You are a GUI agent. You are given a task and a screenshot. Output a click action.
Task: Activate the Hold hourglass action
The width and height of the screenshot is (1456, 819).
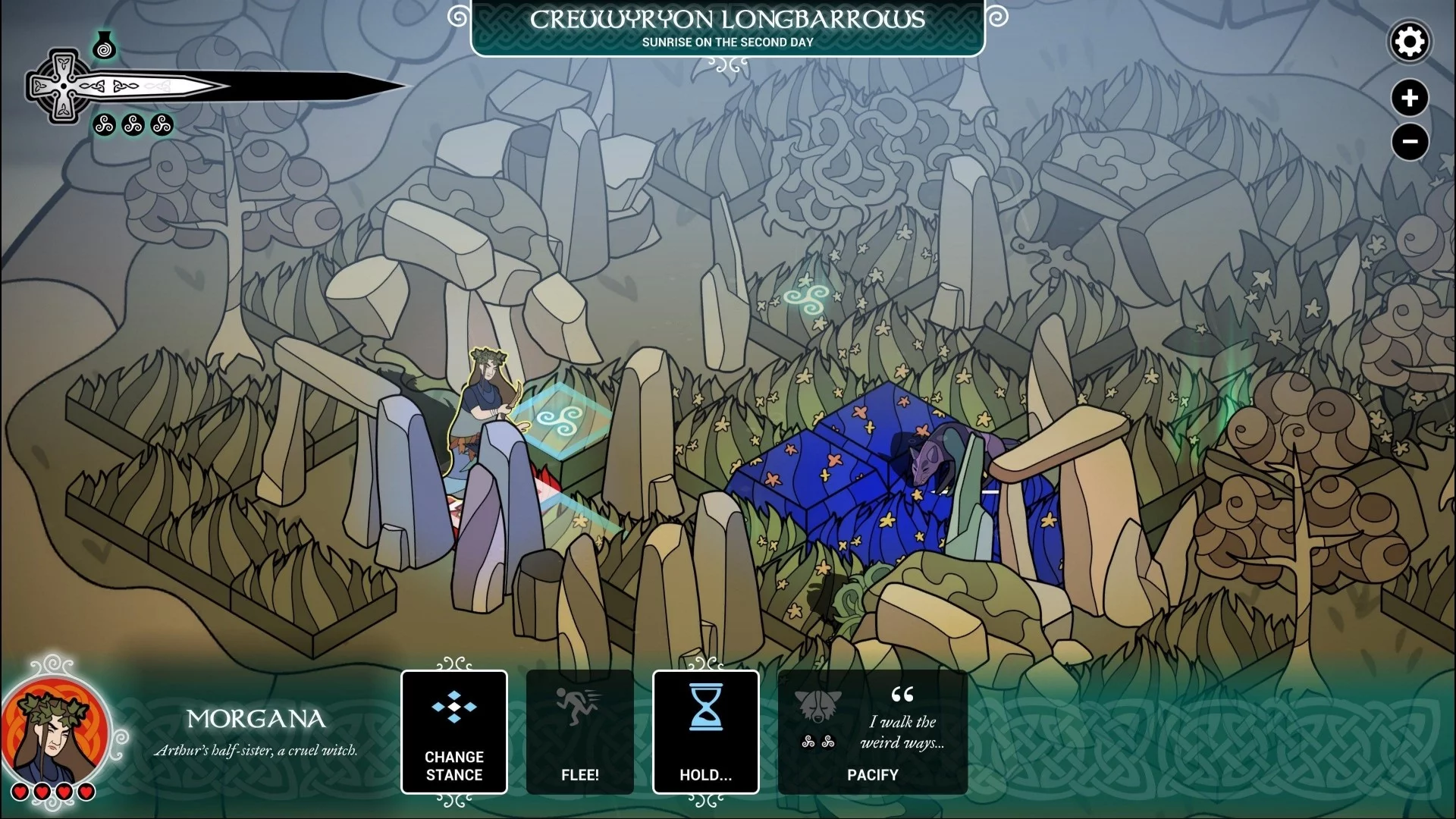click(705, 732)
